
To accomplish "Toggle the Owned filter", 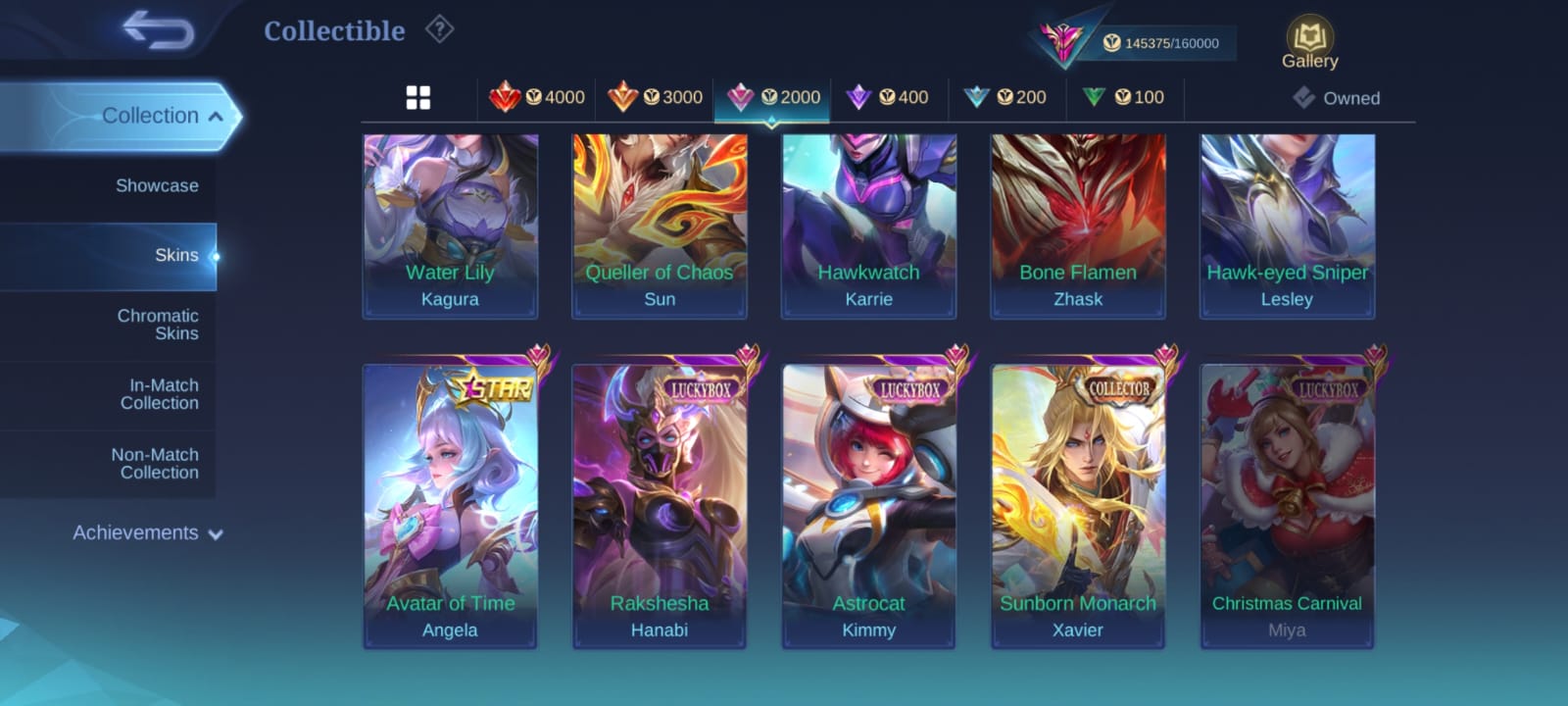I will (x=1337, y=98).
